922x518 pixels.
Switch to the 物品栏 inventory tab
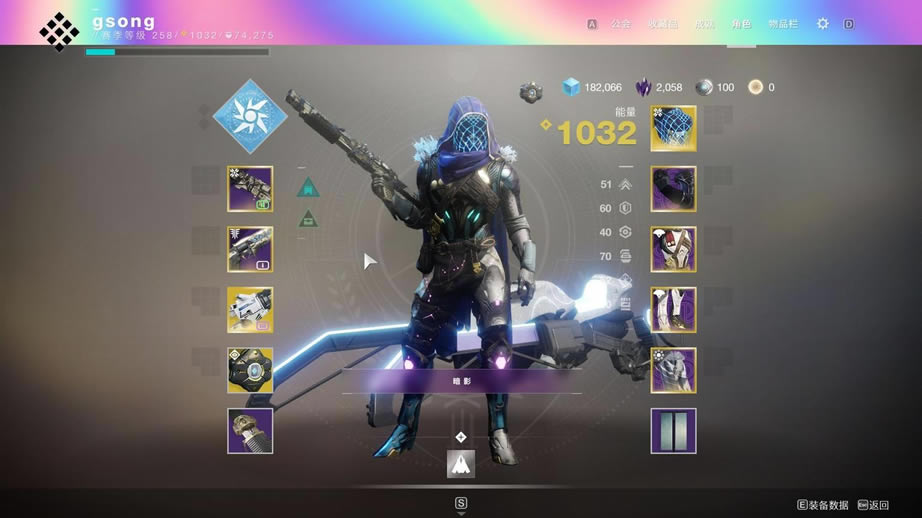(x=783, y=24)
